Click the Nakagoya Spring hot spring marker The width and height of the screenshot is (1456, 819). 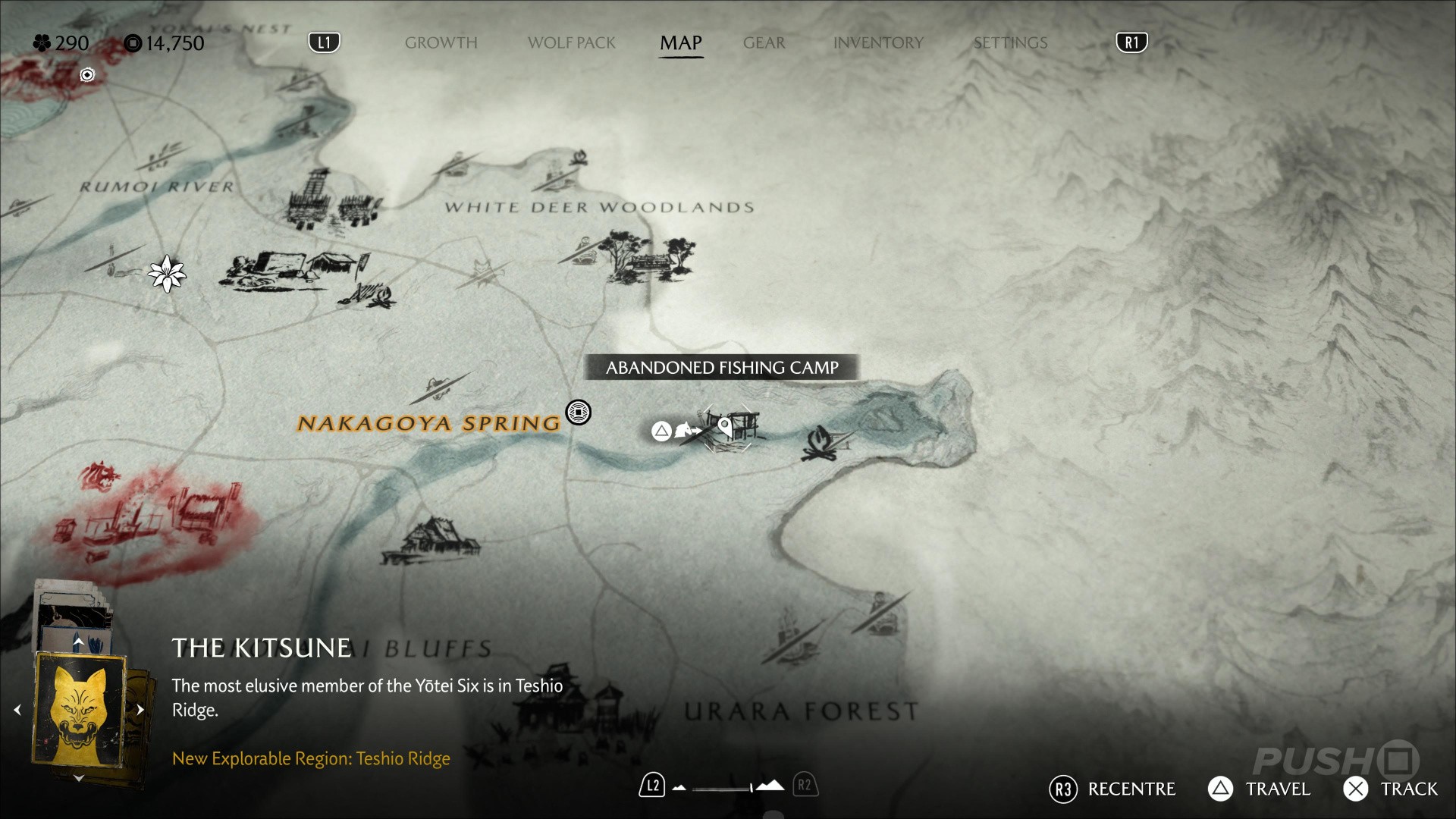579,413
